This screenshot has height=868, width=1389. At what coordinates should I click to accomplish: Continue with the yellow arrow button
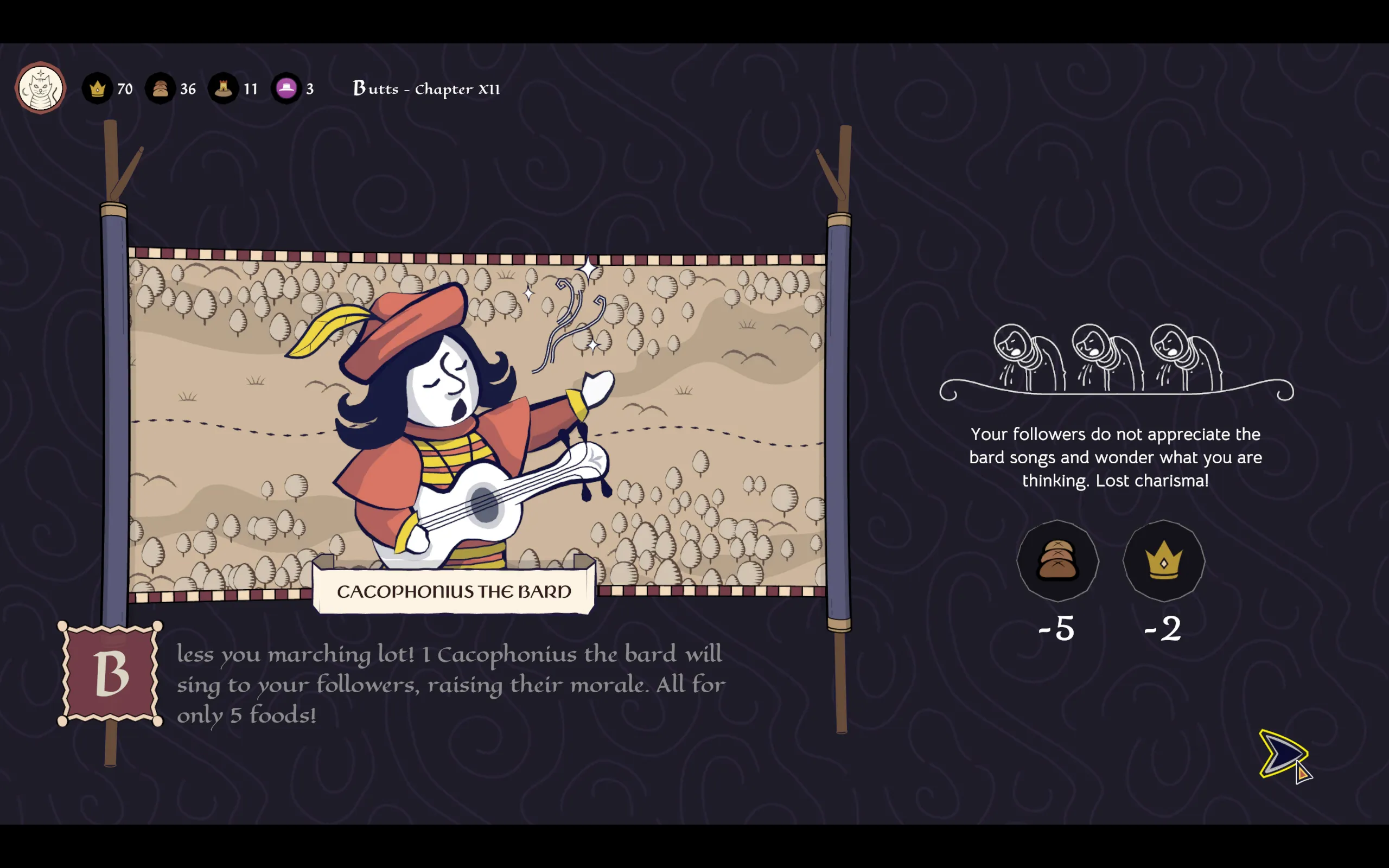tap(1281, 753)
